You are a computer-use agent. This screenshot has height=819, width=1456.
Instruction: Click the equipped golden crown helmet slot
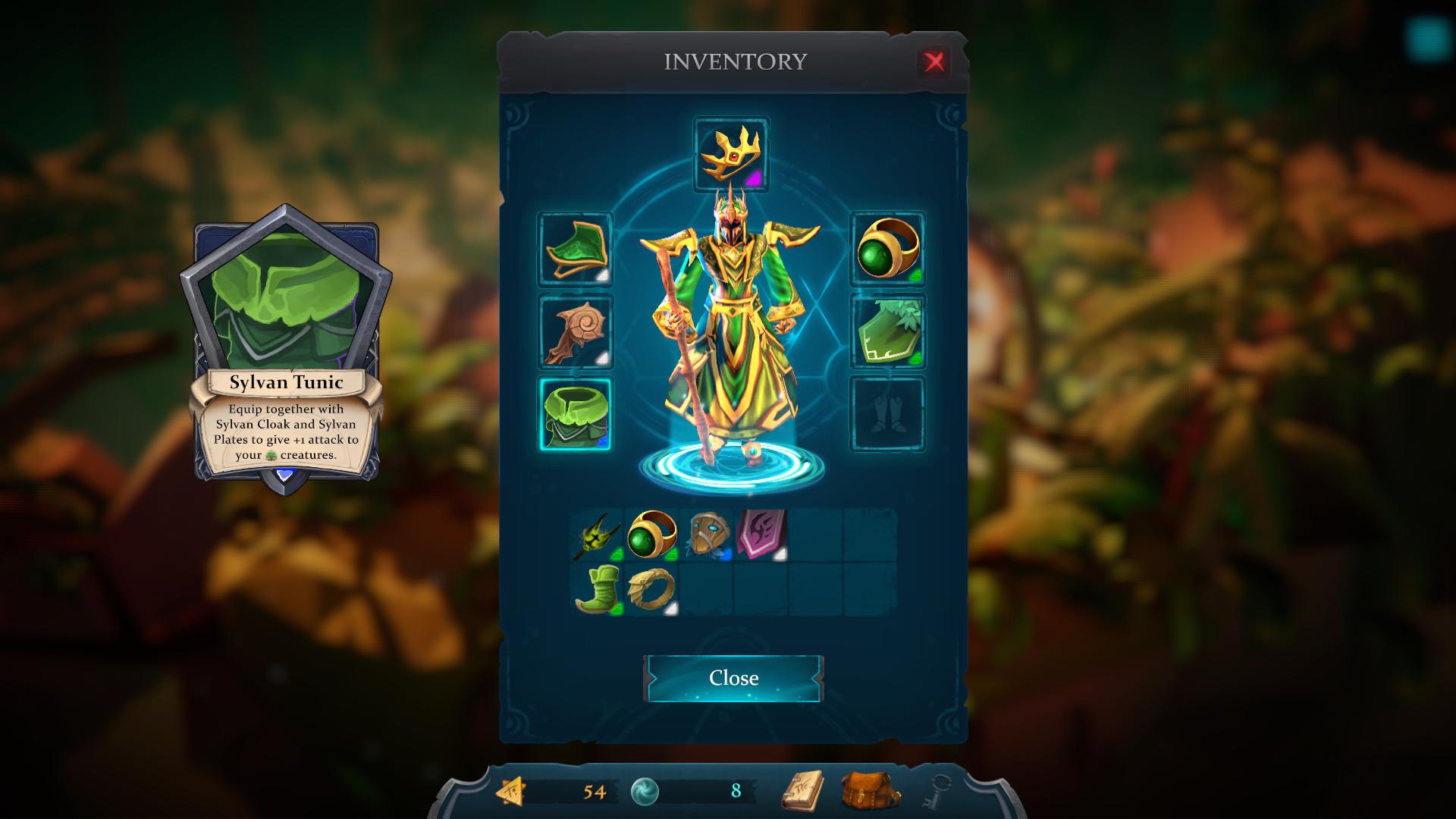click(731, 153)
